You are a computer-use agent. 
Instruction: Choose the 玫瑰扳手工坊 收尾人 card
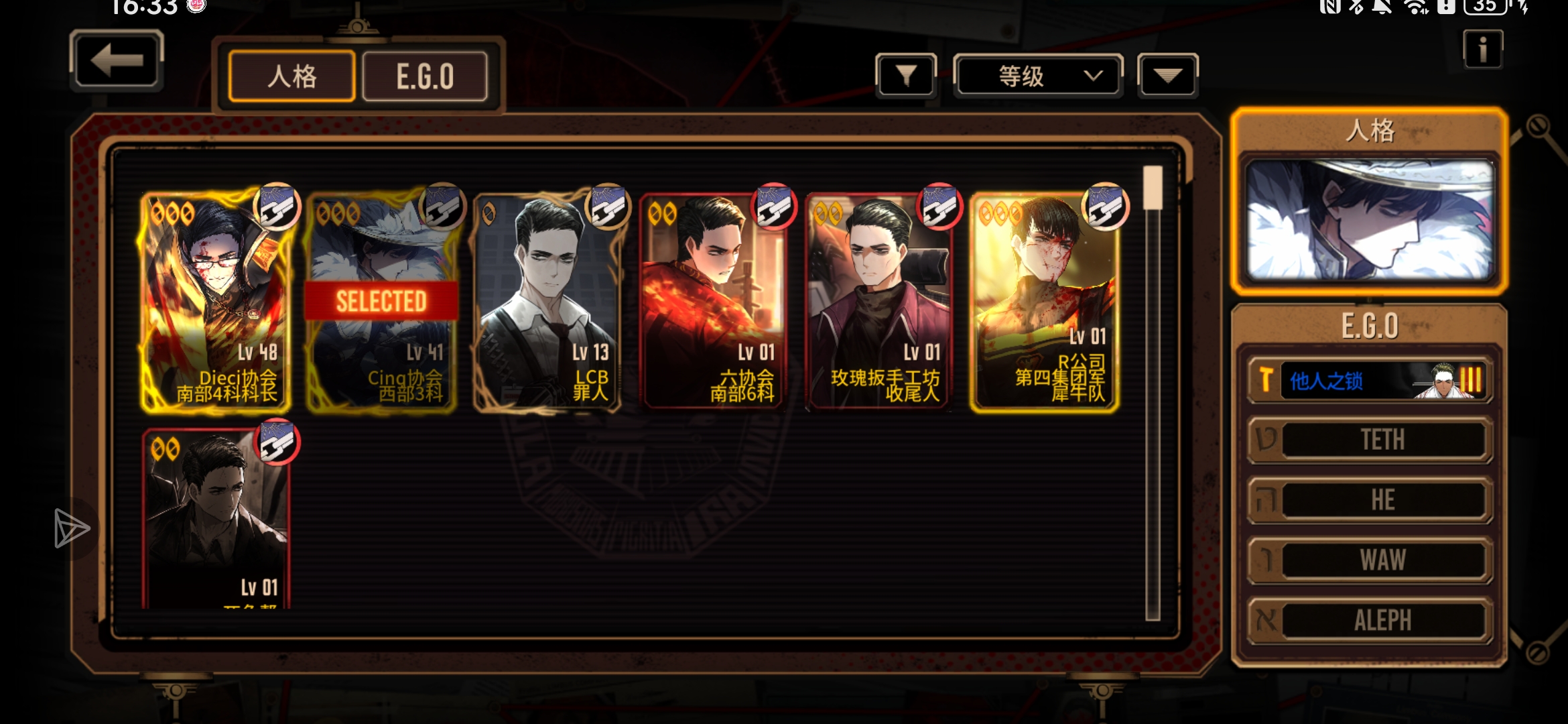pyautogui.click(x=879, y=302)
